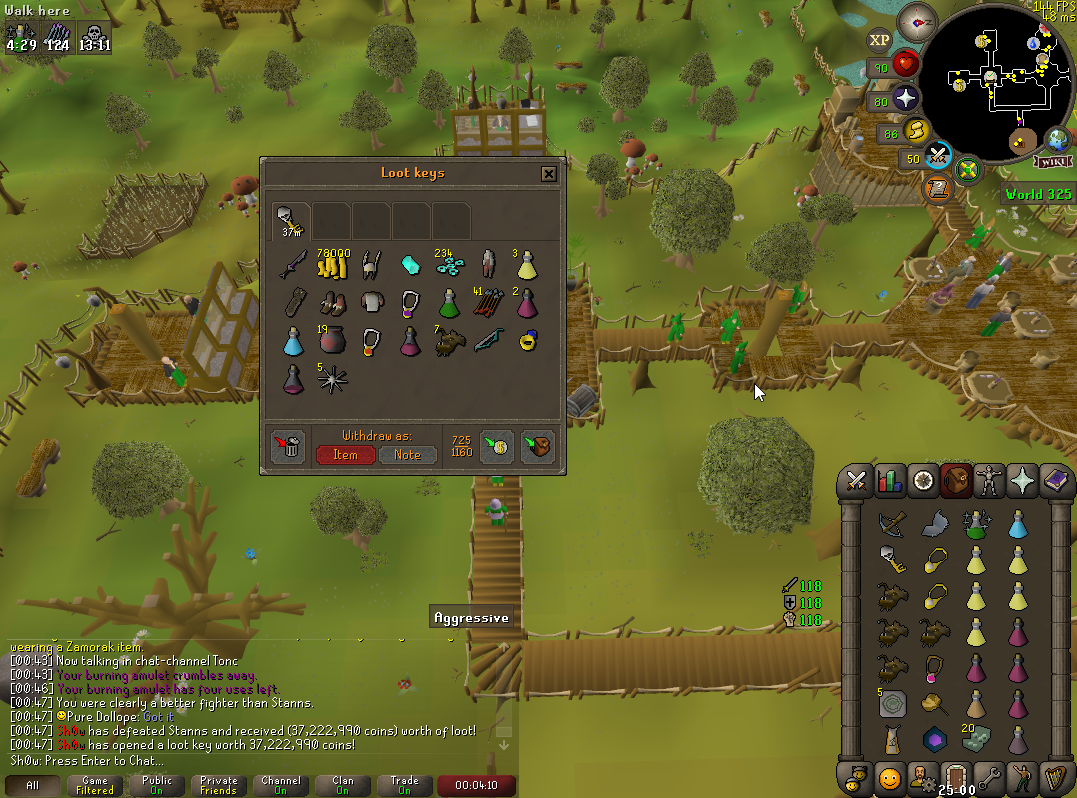Click the gold coin deposit button

pyautogui.click(x=497, y=447)
